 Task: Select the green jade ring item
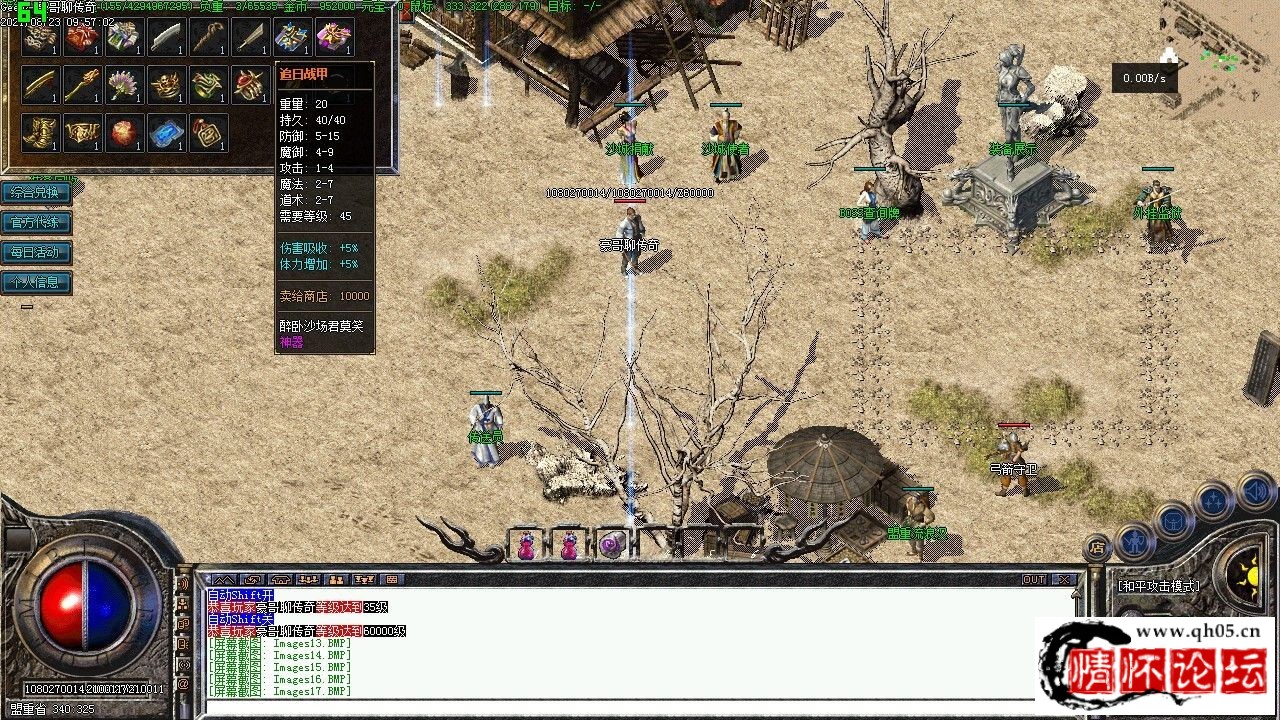point(208,86)
